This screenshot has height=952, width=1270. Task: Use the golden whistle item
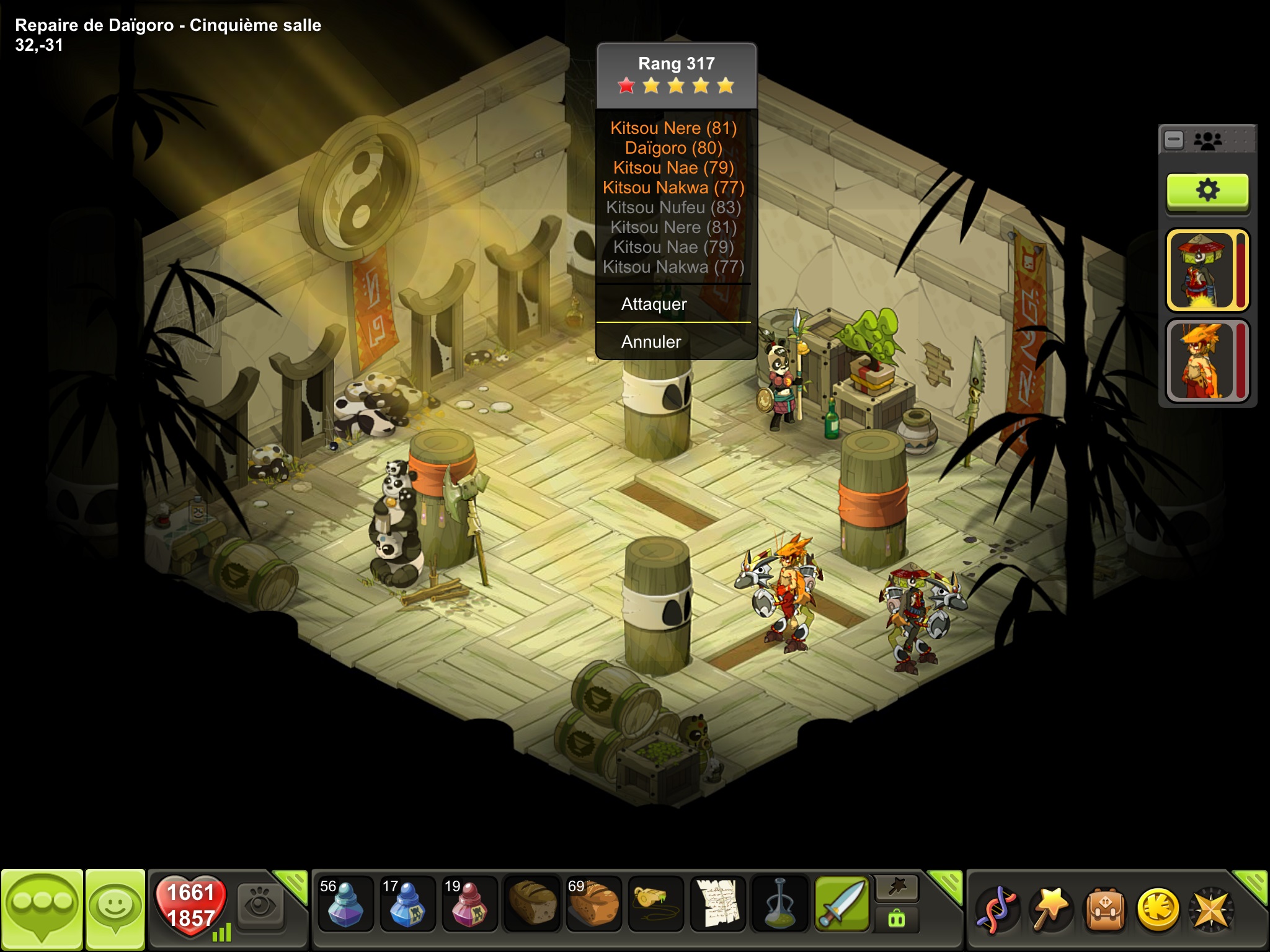point(655,904)
